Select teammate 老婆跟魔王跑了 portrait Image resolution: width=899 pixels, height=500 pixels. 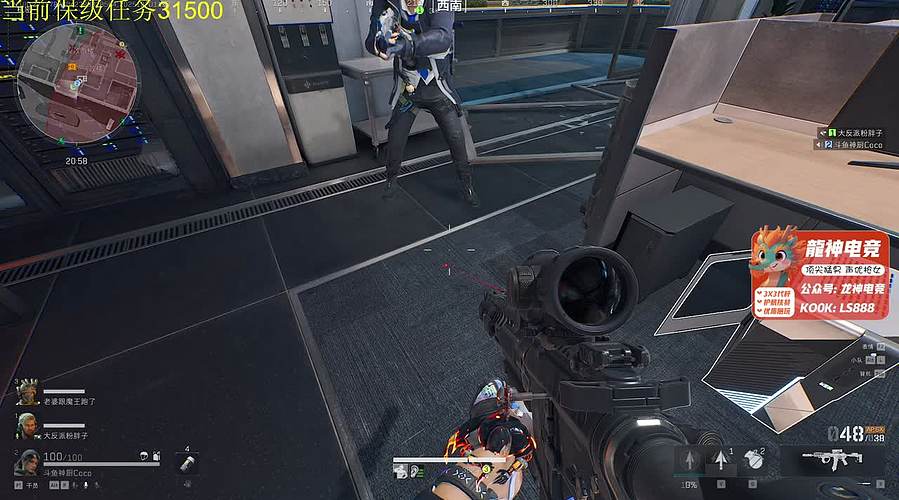(26, 390)
